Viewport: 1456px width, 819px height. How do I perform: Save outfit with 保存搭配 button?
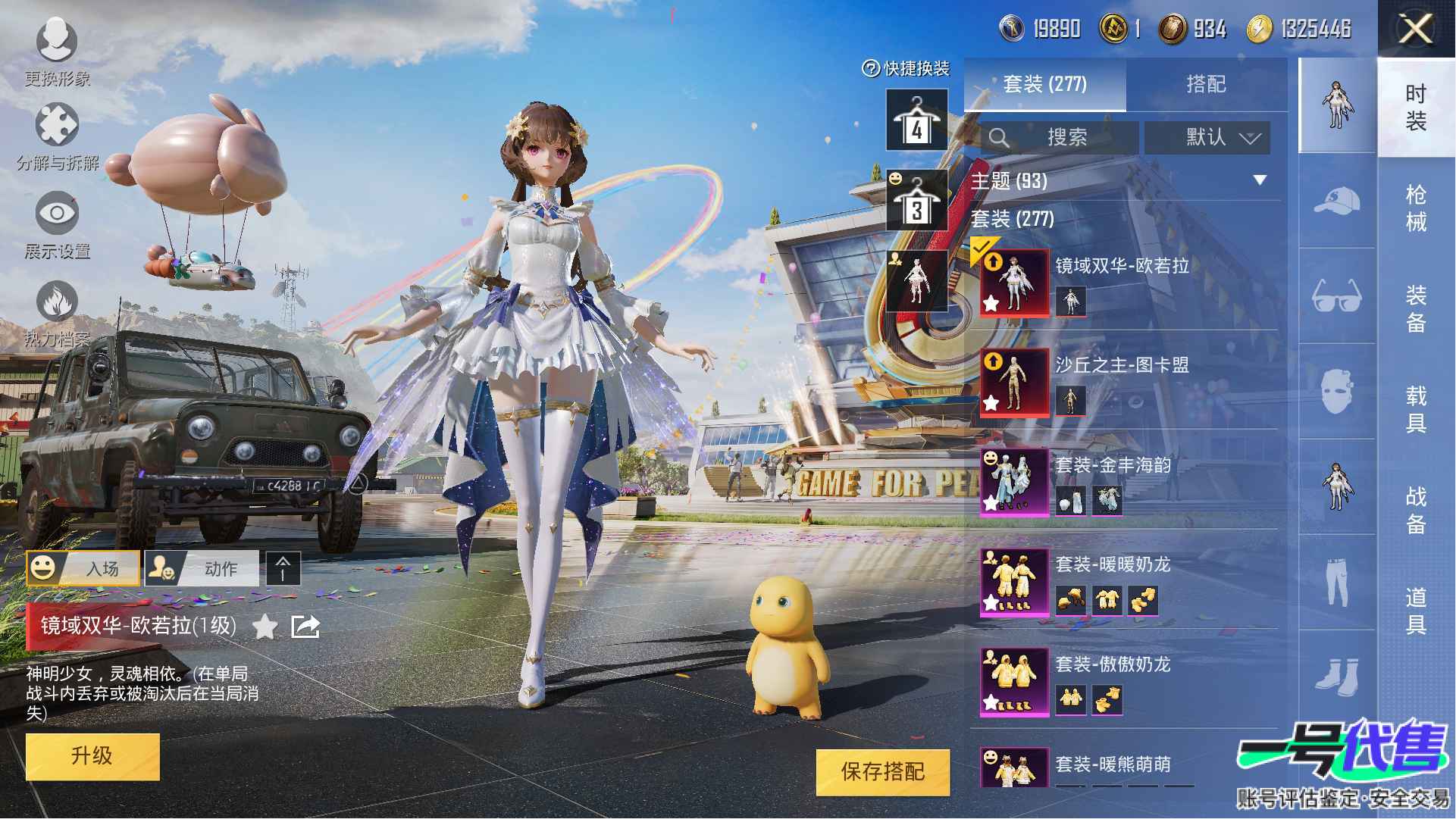click(x=882, y=772)
